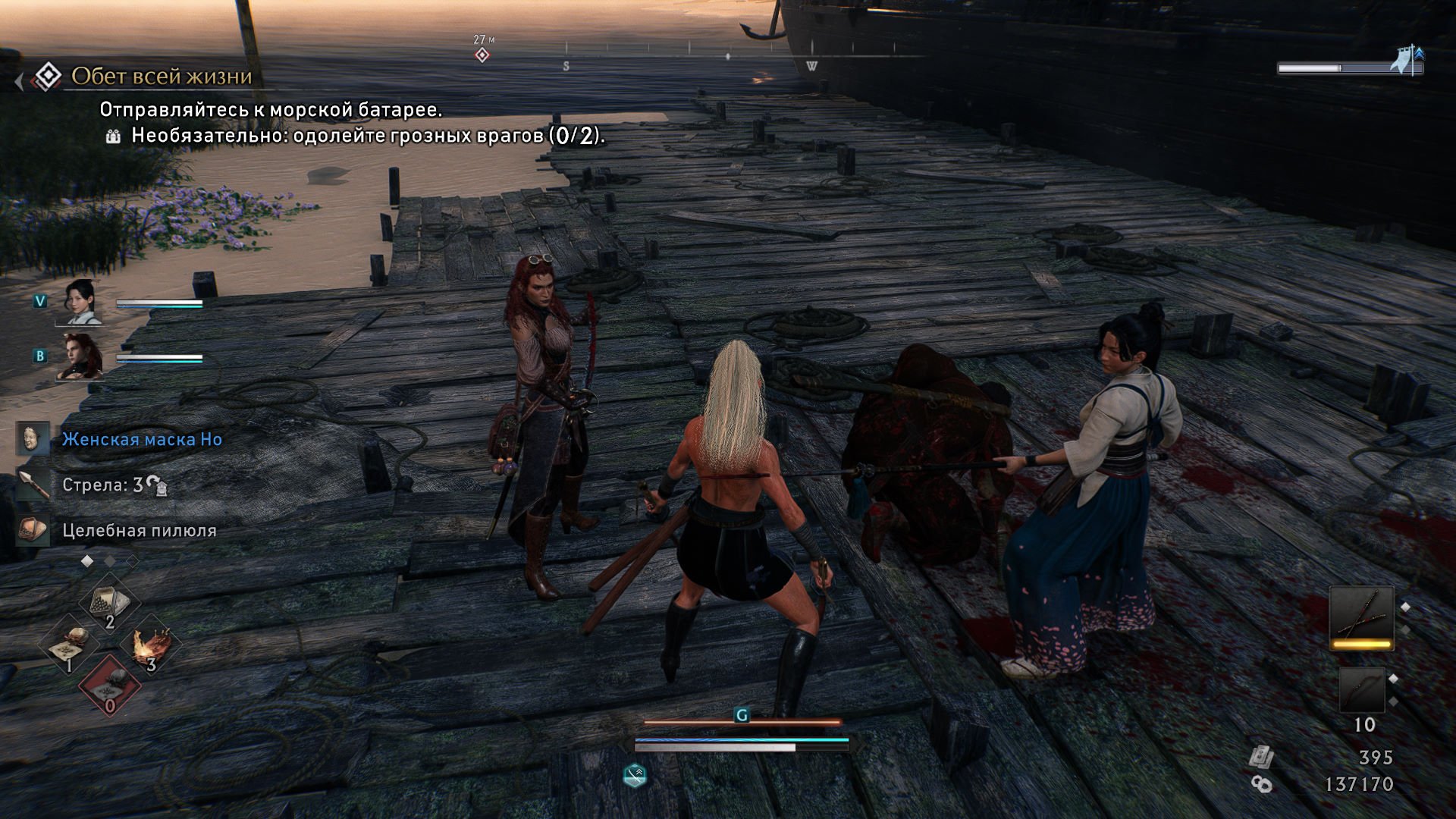This screenshot has height=819, width=1456.
Task: Activate the flame item in slot 3
Action: (x=151, y=647)
